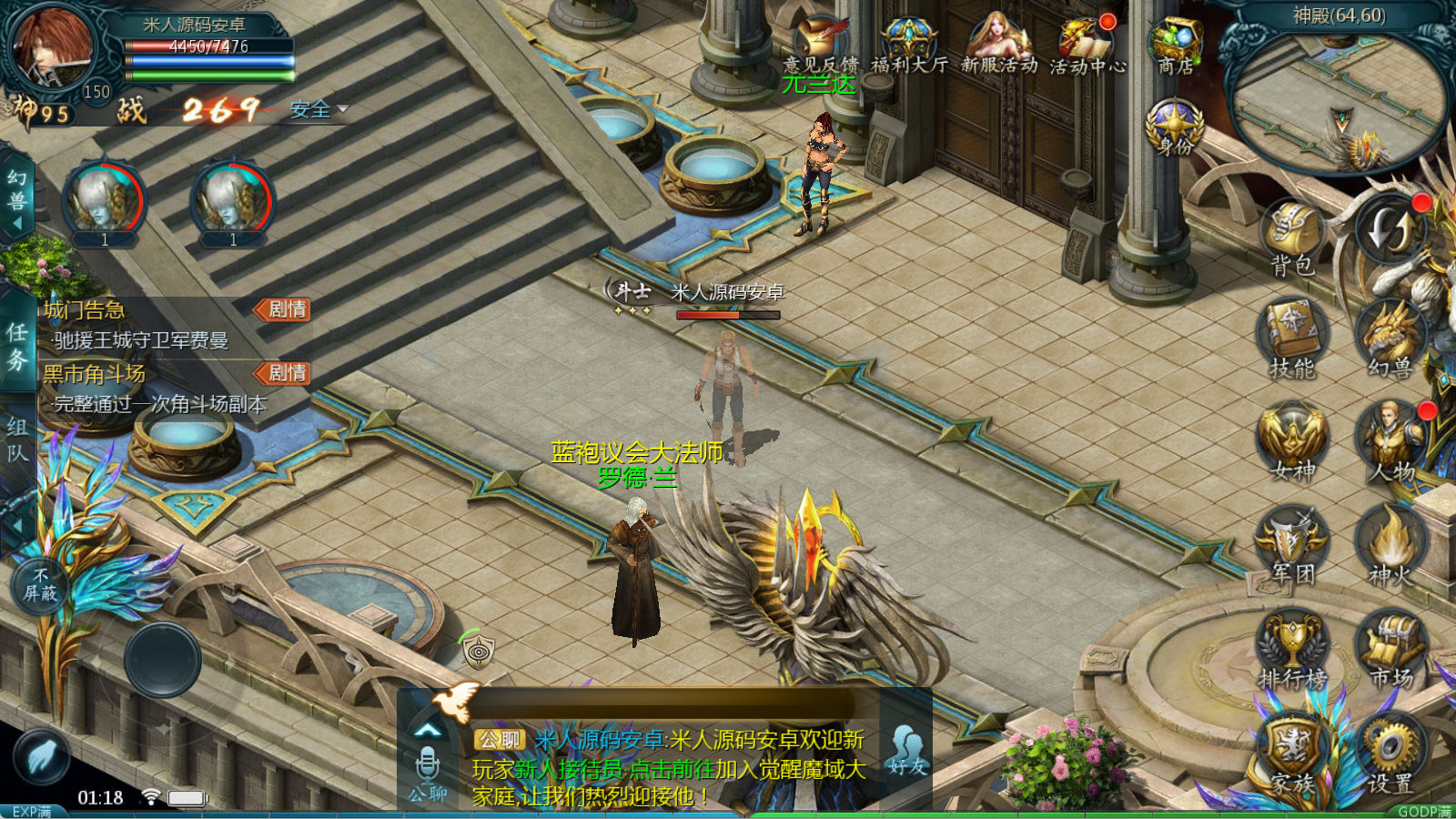Open the 福利大厅 welfare hall
Screen dimensions: 1456x819
[908, 45]
